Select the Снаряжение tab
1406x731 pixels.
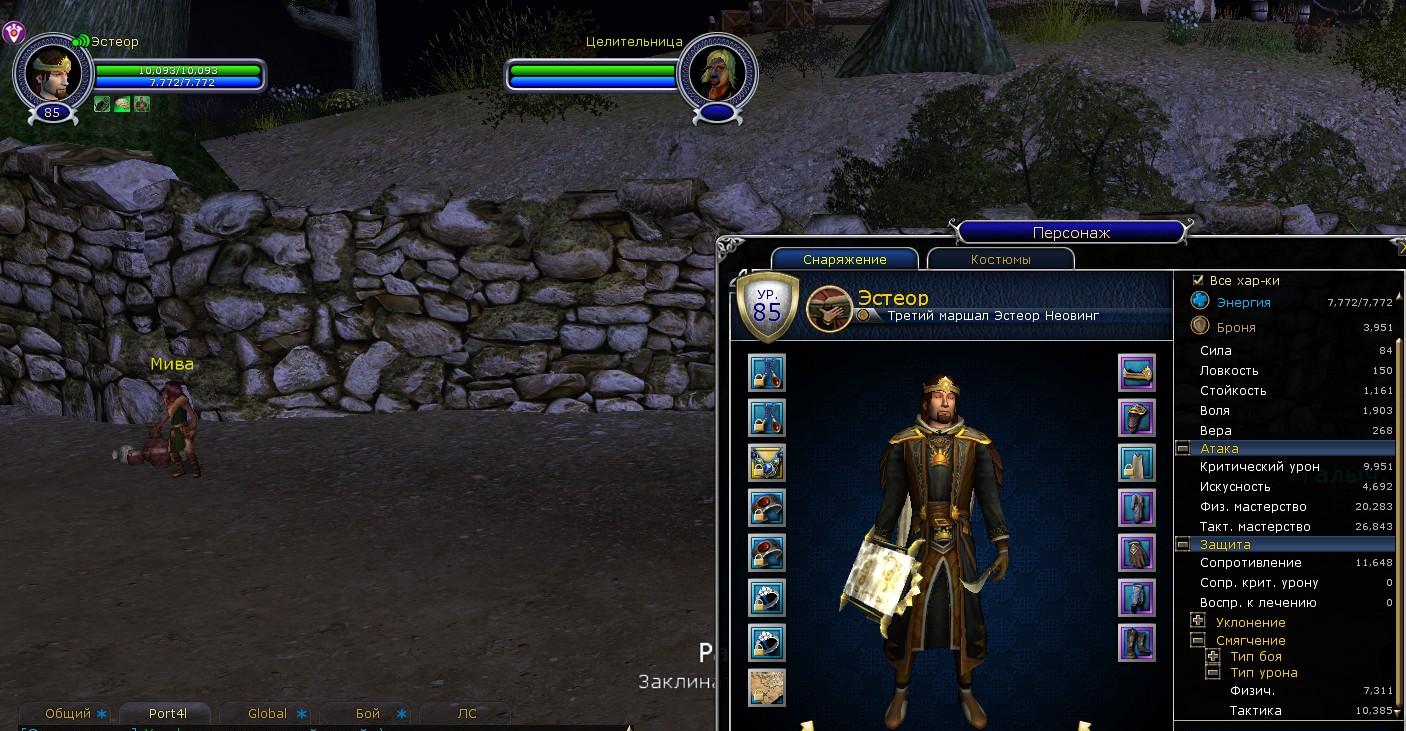[x=844, y=259]
